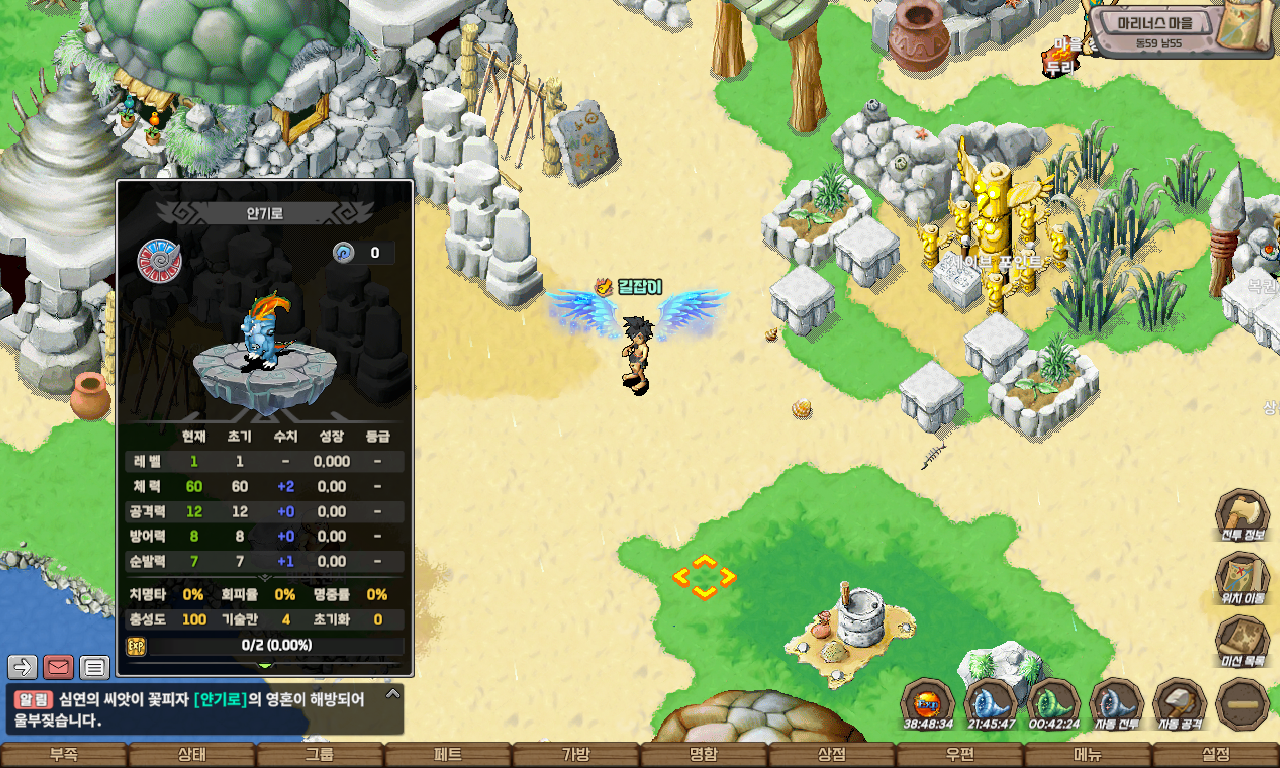Toggle 자동 전투 auto battle
The image size is (1280, 768).
click(x=1117, y=704)
